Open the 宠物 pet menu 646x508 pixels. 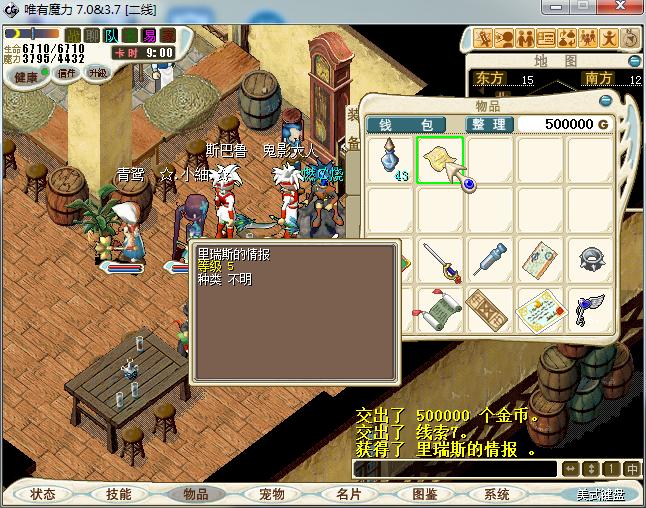[272, 494]
